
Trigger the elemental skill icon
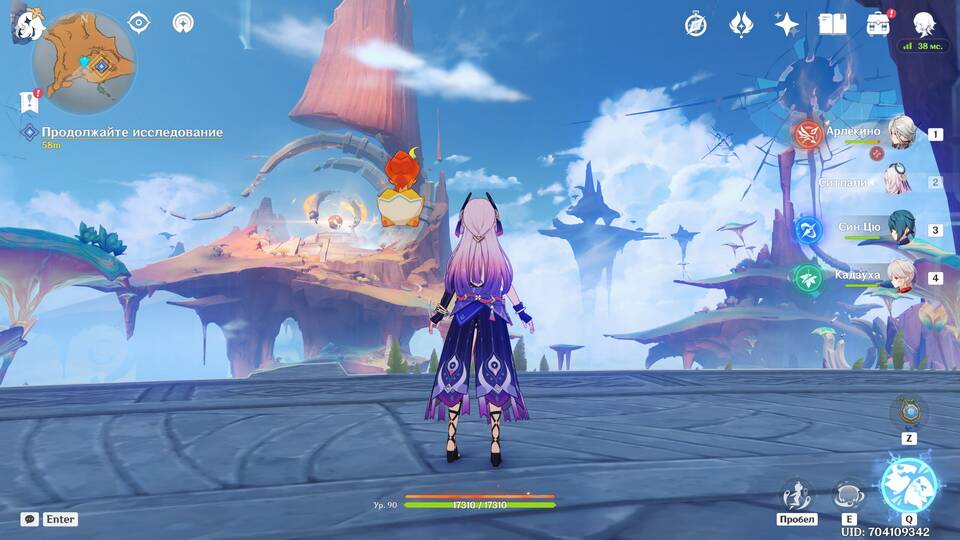pyautogui.click(x=849, y=494)
